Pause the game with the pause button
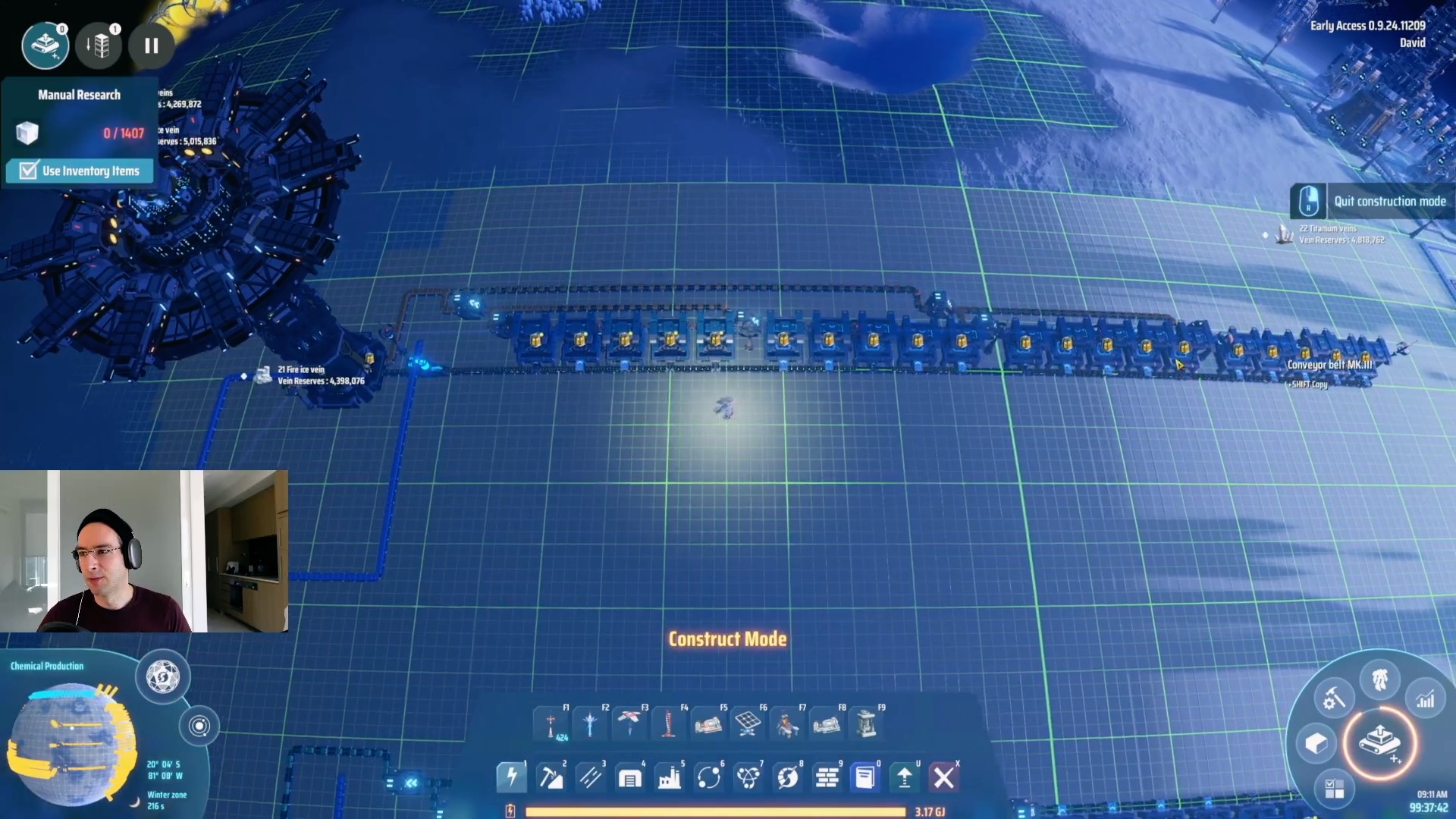This screenshot has width=1456, height=819. (152, 46)
